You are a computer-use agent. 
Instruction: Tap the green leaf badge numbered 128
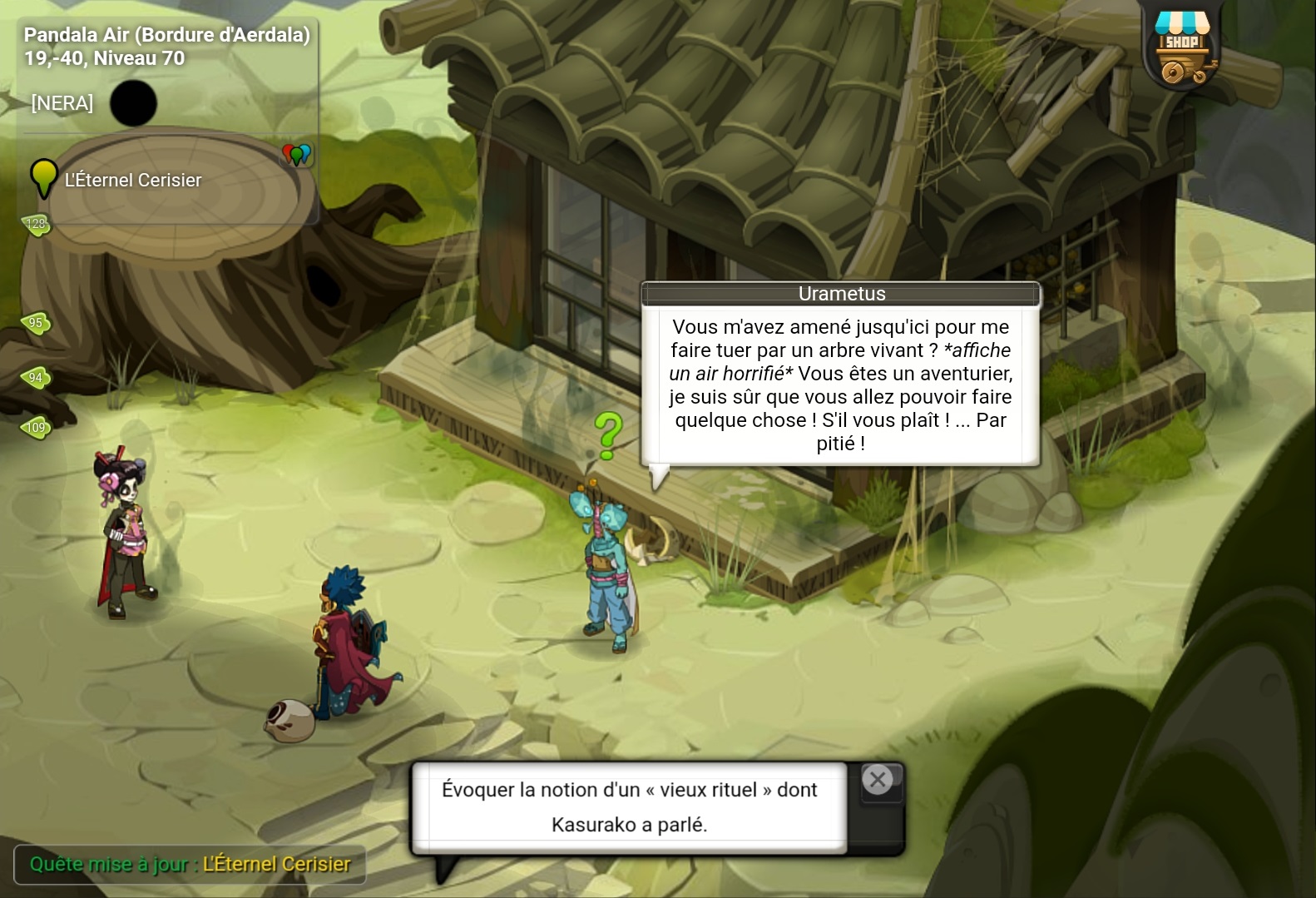36,224
